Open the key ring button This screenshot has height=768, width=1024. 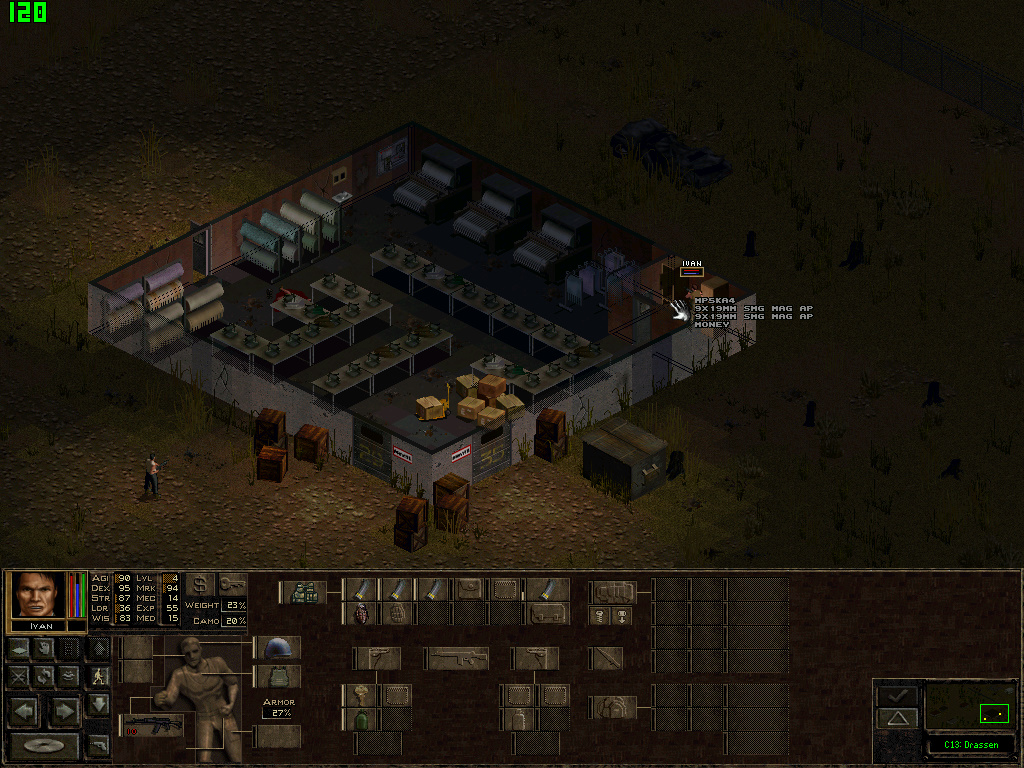pos(232,584)
